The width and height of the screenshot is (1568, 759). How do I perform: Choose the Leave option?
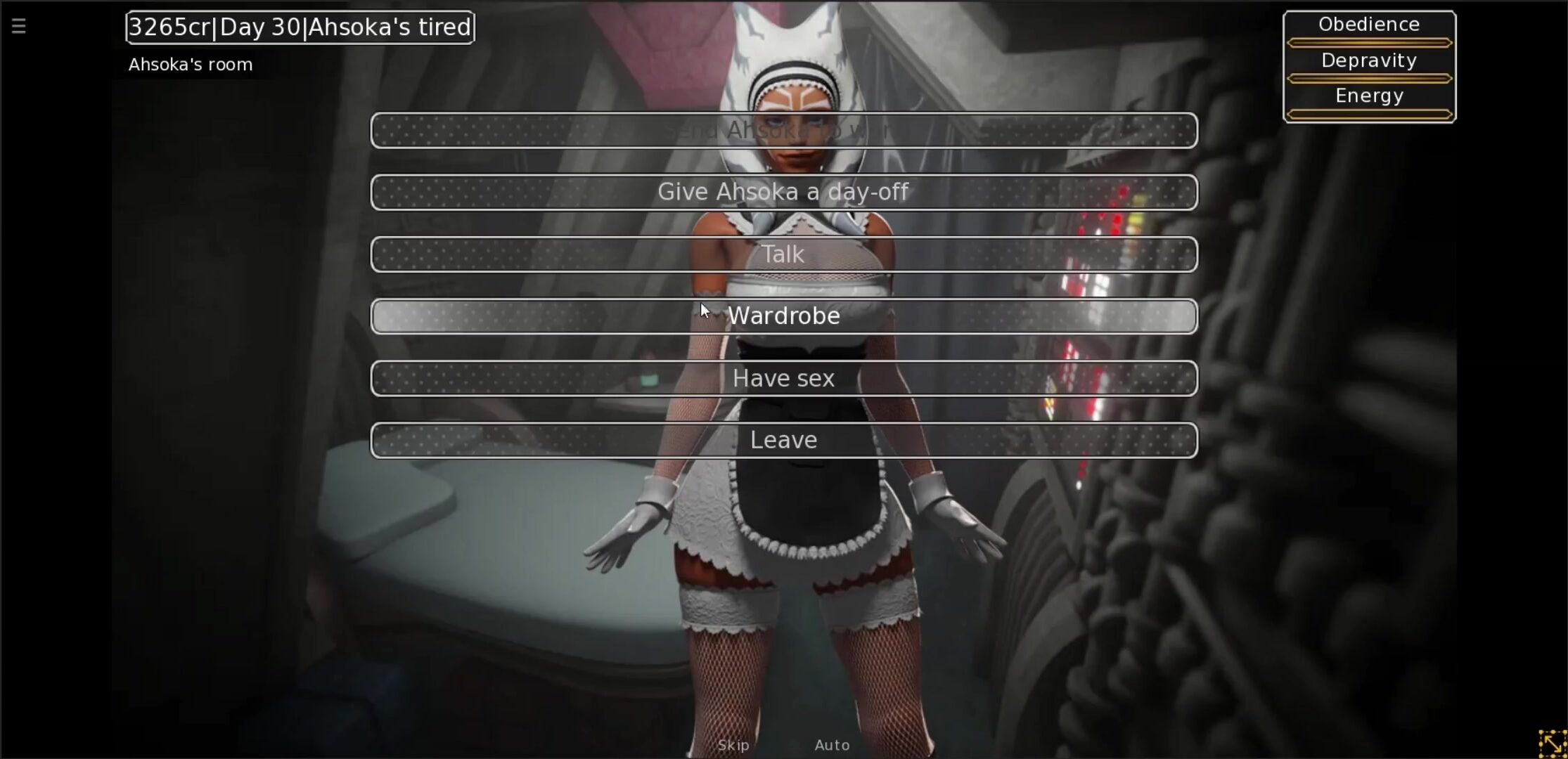pyautogui.click(x=783, y=441)
